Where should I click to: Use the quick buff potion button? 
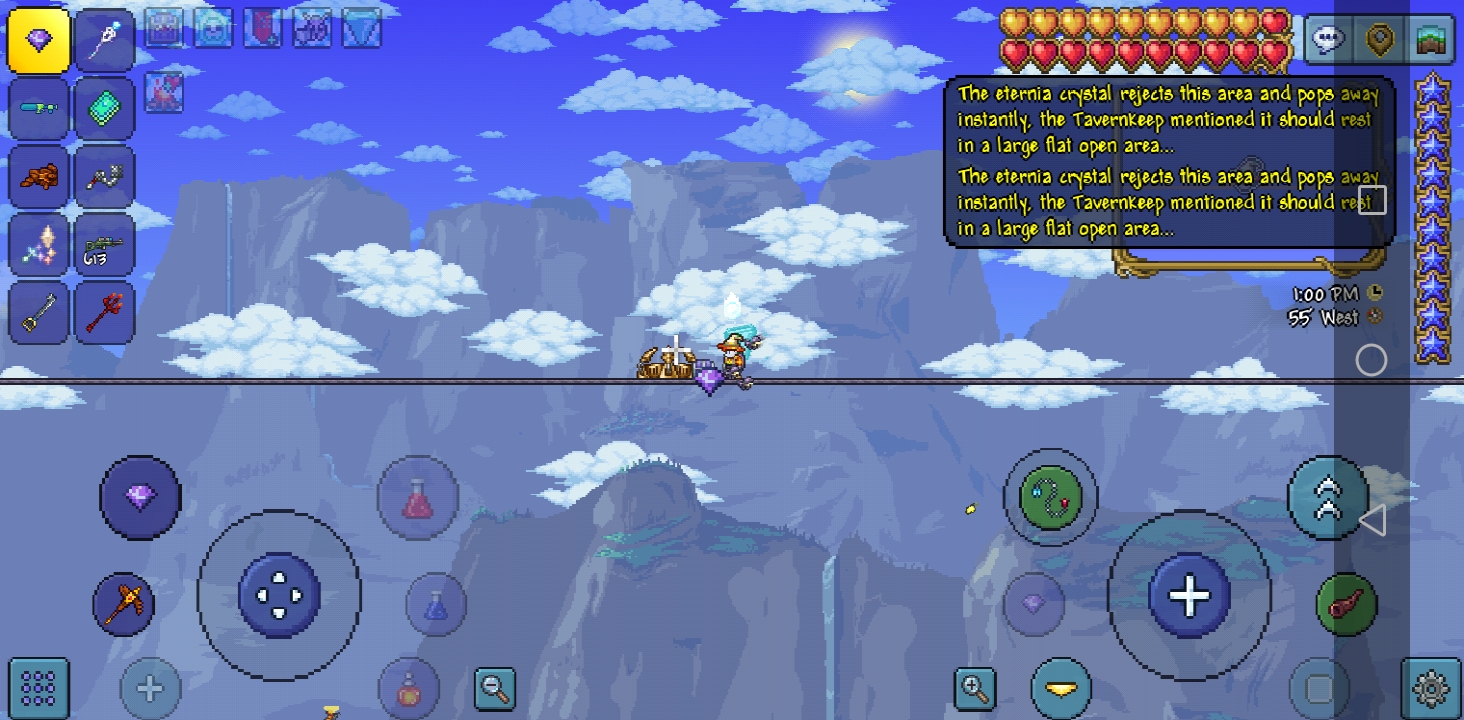[x=408, y=689]
